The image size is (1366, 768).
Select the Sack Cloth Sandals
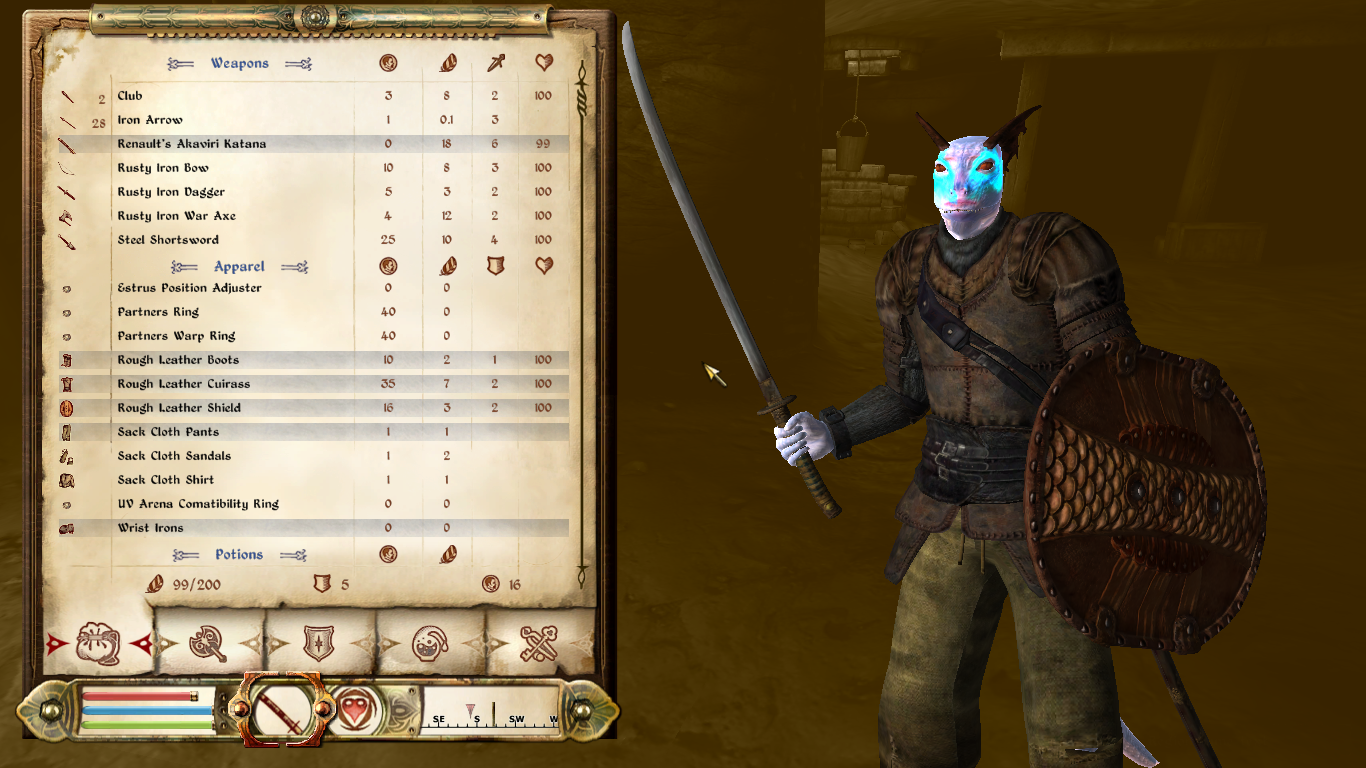(x=174, y=456)
